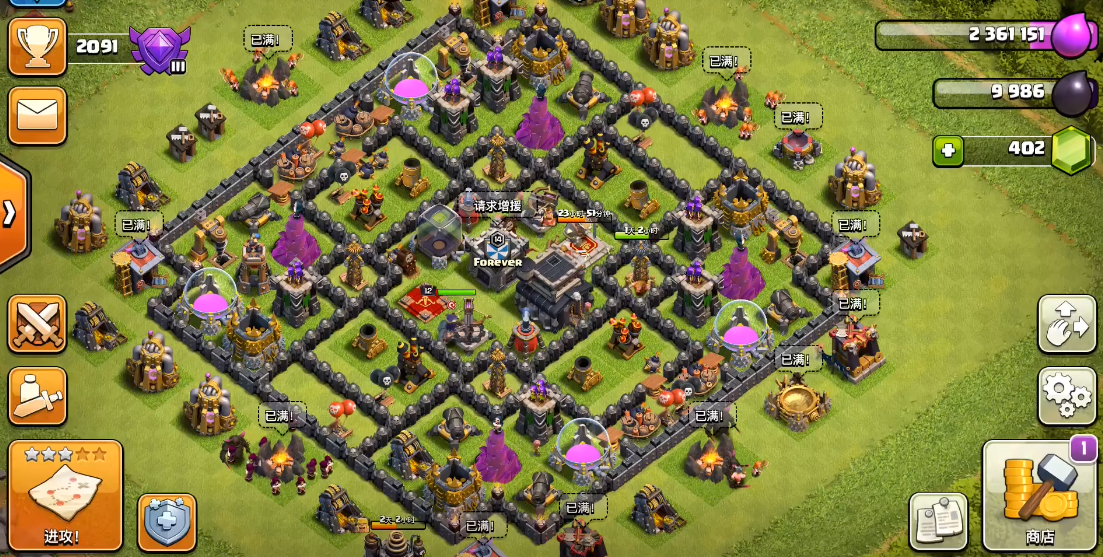
Task: Open the hand and arrows layout editor
Action: (x=1067, y=324)
